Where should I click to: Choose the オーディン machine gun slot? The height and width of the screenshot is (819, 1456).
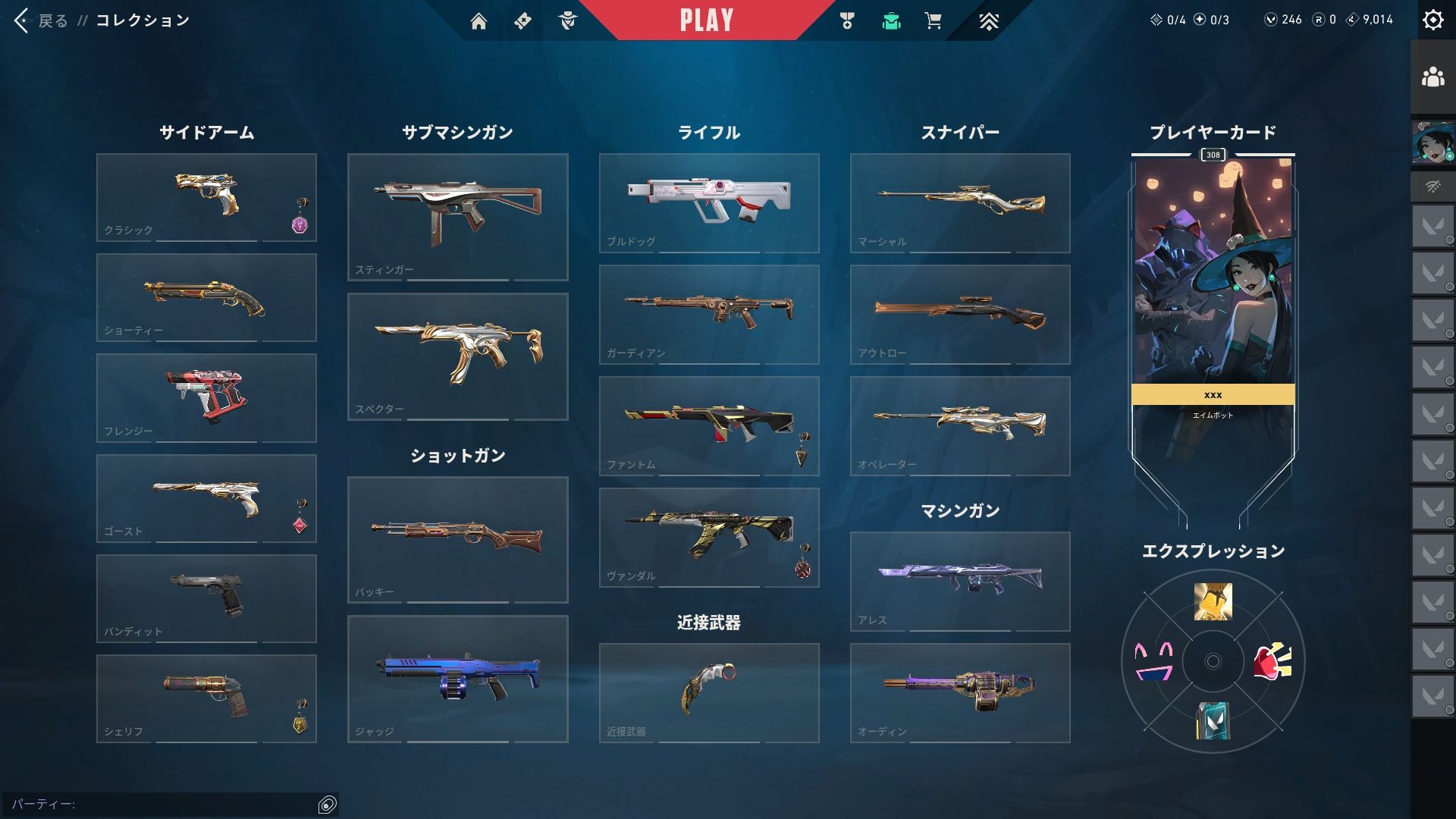click(960, 692)
